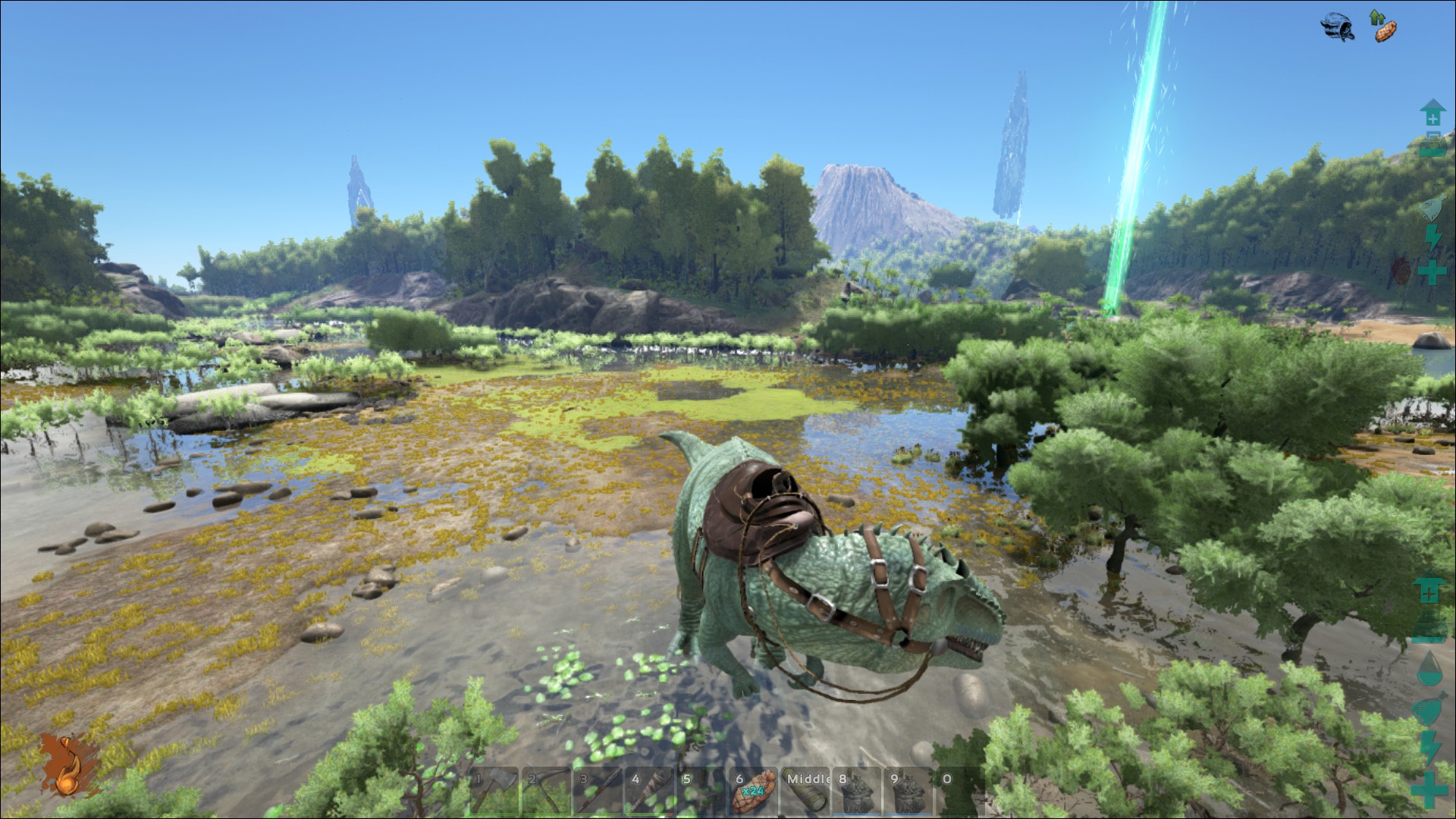Equip the pickaxe in hotbar slot 2
This screenshot has width=1456, height=819.
click(x=545, y=792)
